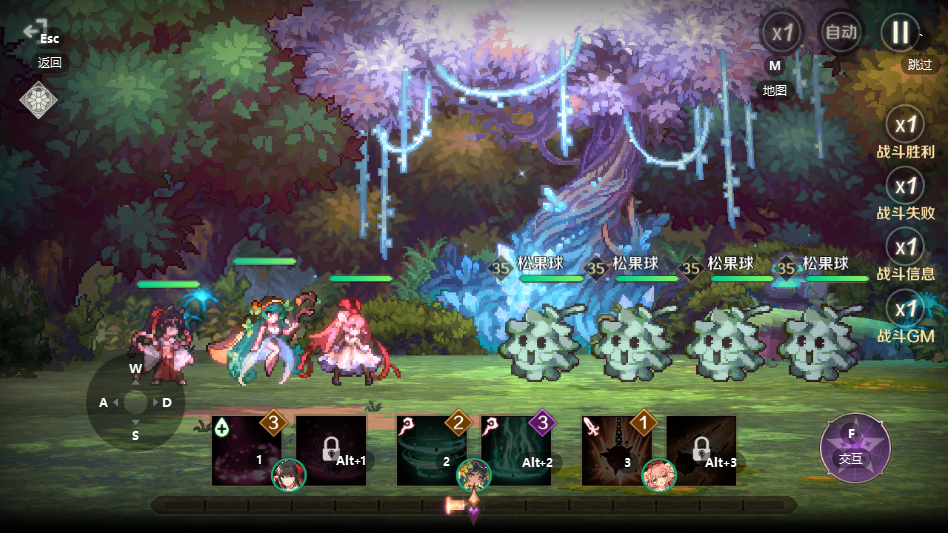
Task: Use the spiked flail attack skill
Action: [616, 451]
